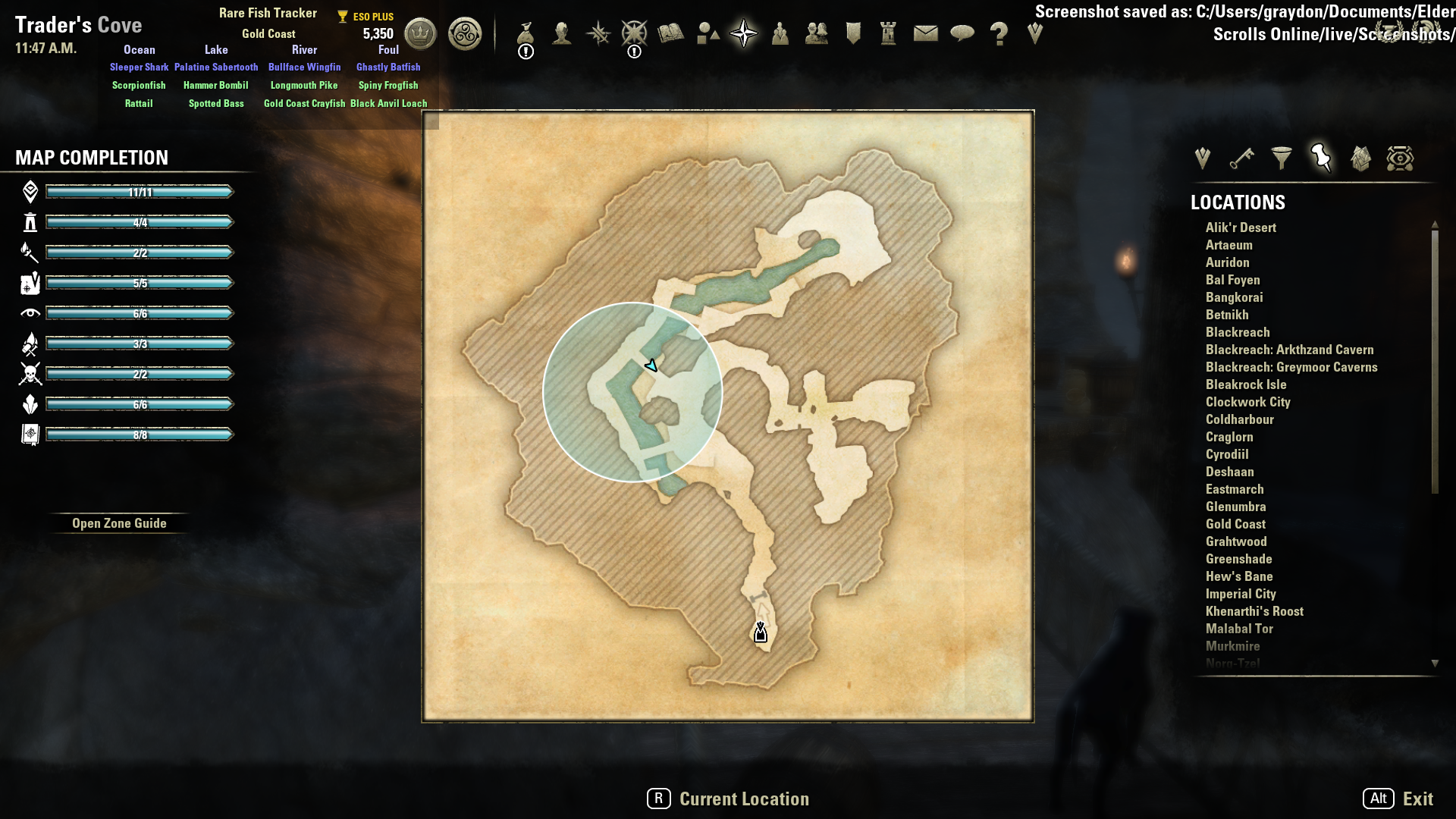Click the dungeon entrance marker on map

click(761, 633)
